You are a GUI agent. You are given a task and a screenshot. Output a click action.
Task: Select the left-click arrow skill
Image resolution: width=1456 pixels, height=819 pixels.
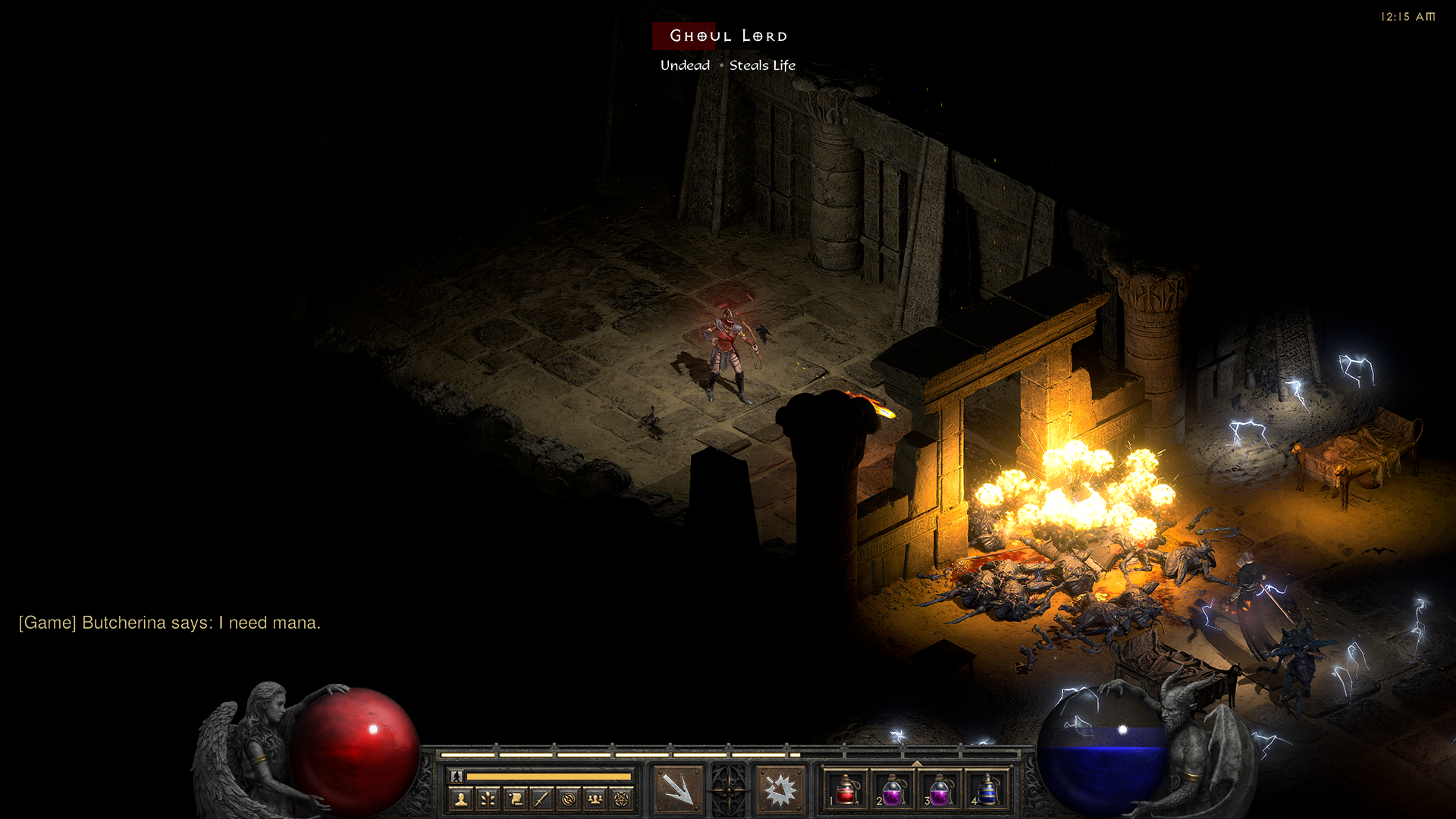tap(677, 789)
